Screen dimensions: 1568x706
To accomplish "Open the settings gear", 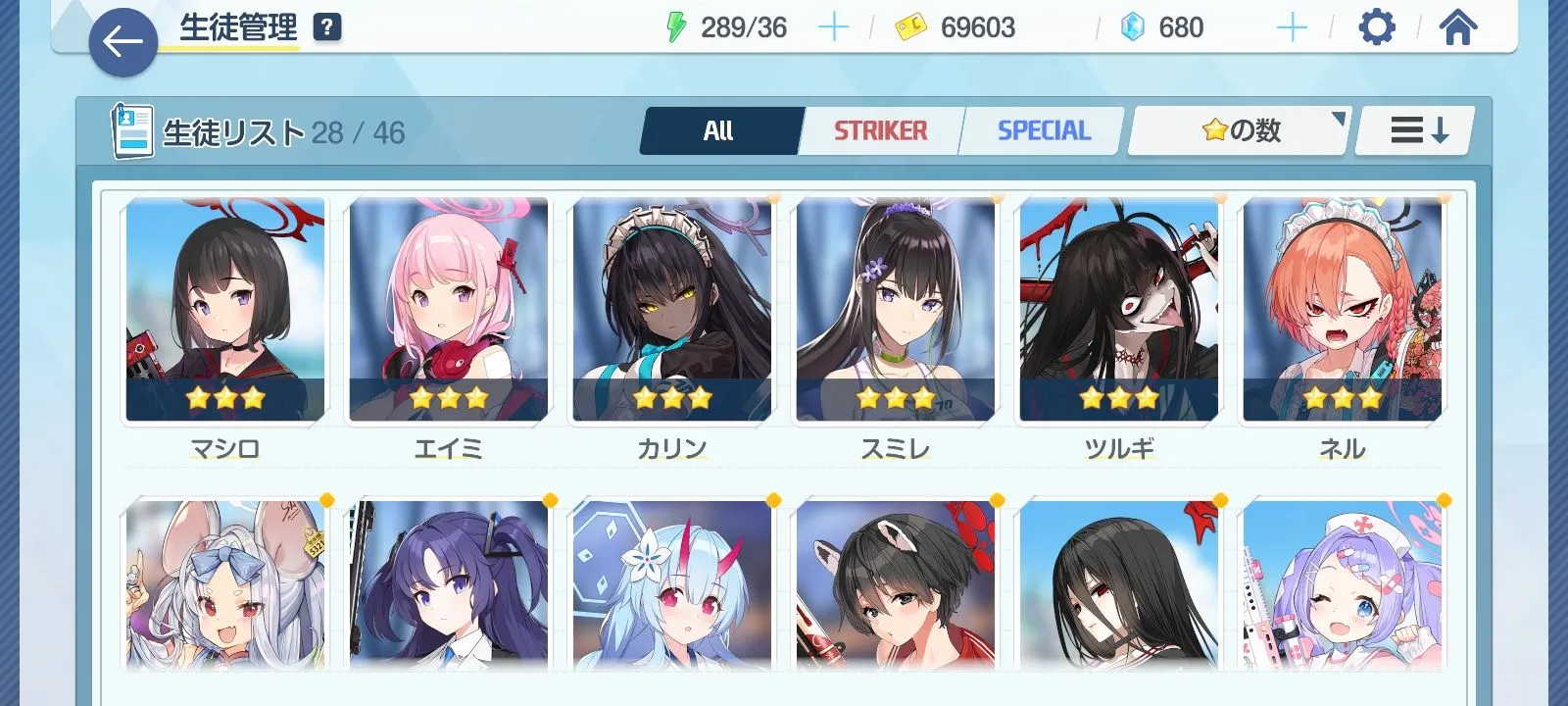I will tap(1376, 27).
